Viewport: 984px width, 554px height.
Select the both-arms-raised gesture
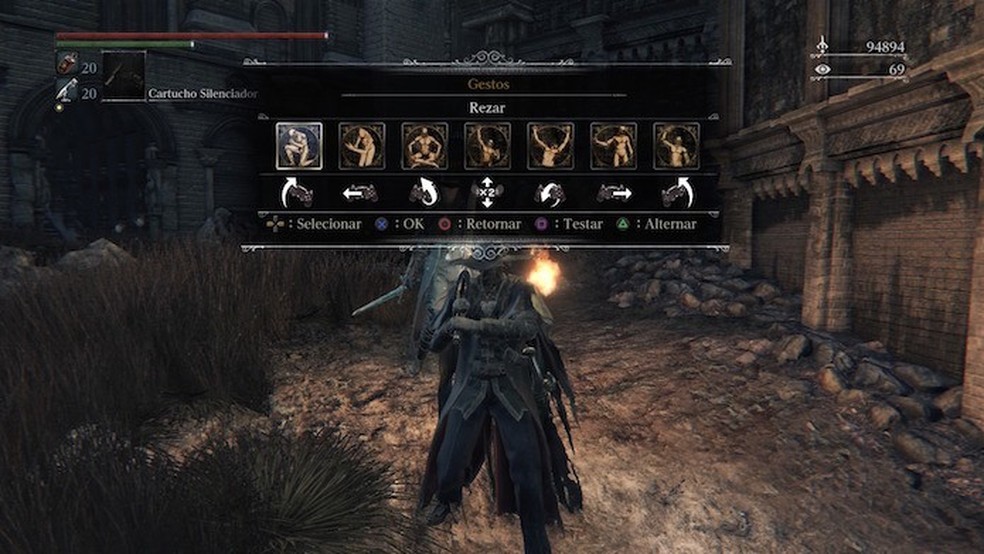tap(551, 146)
